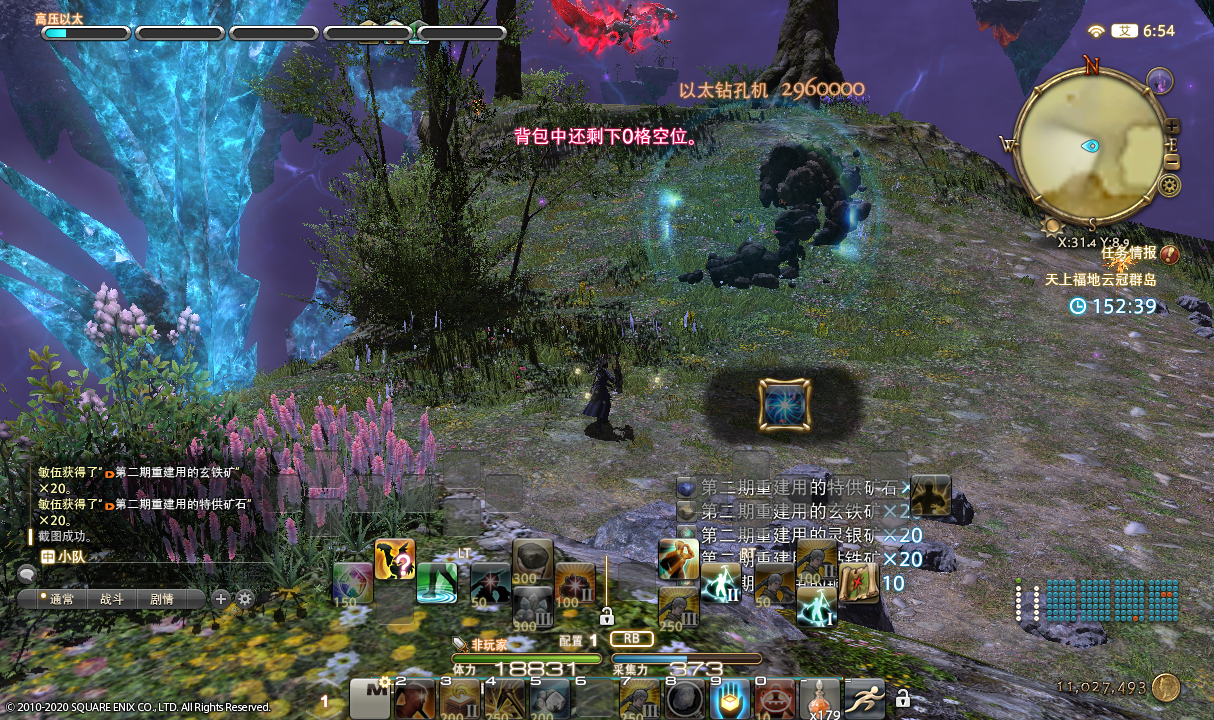Switch to the 战斗 chat tab
Screen dimensions: 1214x720
(111, 599)
